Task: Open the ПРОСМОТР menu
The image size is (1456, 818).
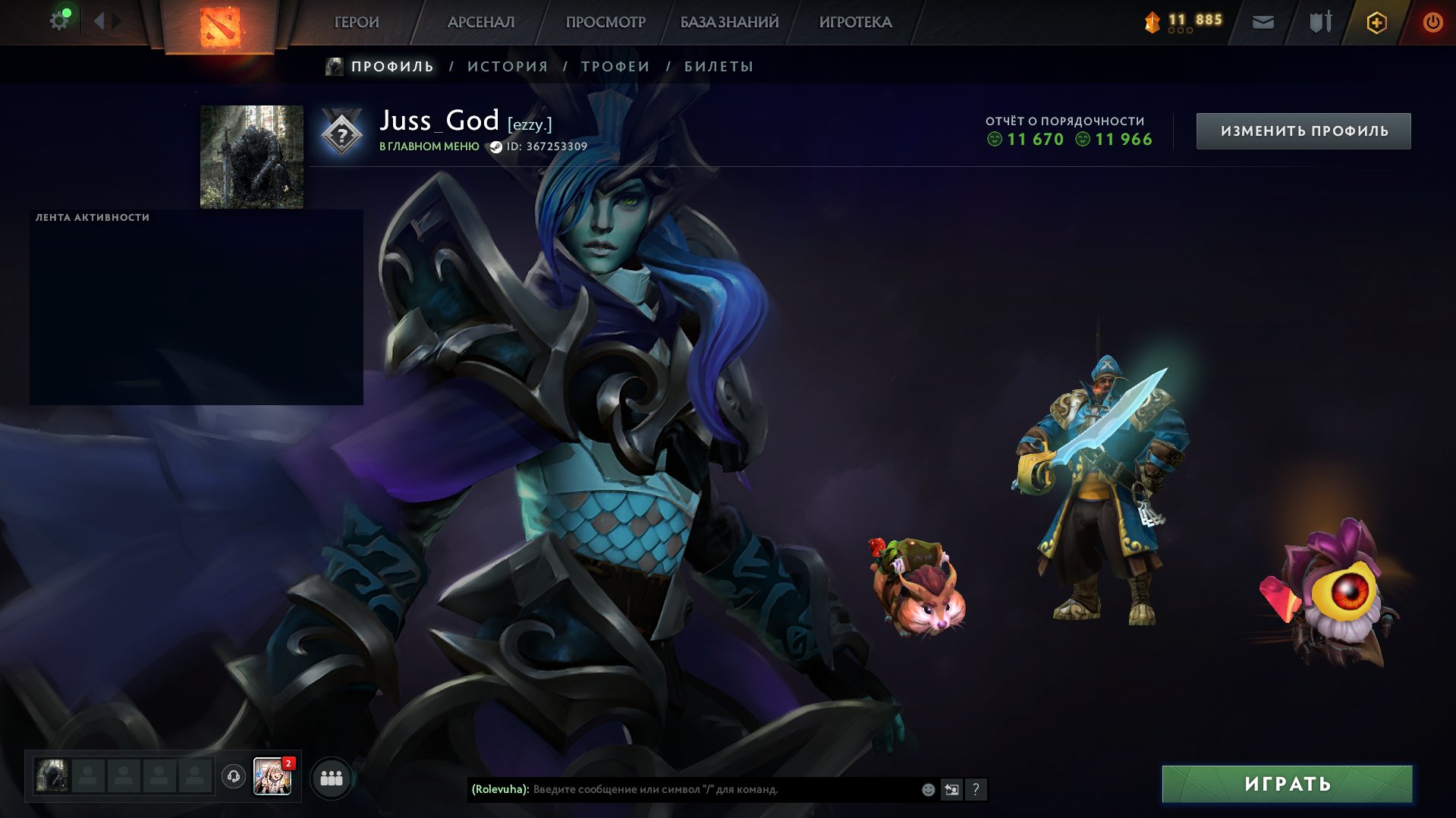Action: (605, 23)
